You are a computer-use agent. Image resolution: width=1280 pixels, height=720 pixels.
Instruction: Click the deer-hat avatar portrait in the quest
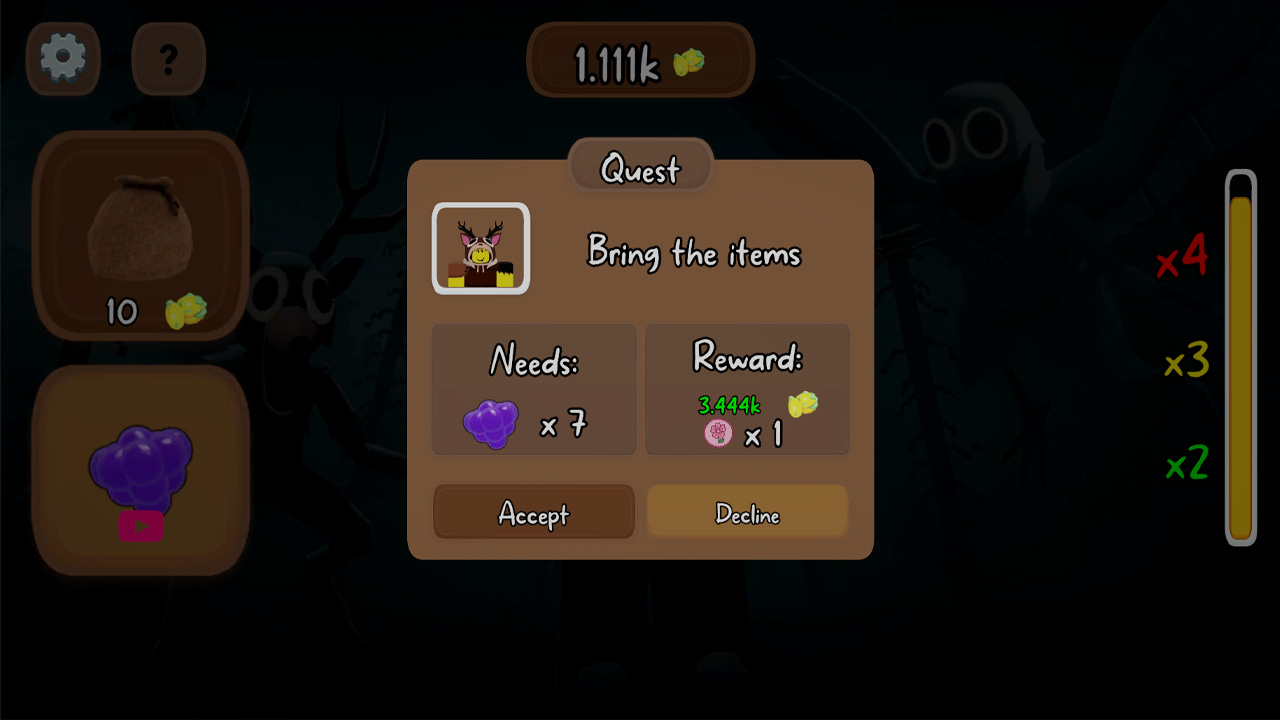click(481, 248)
